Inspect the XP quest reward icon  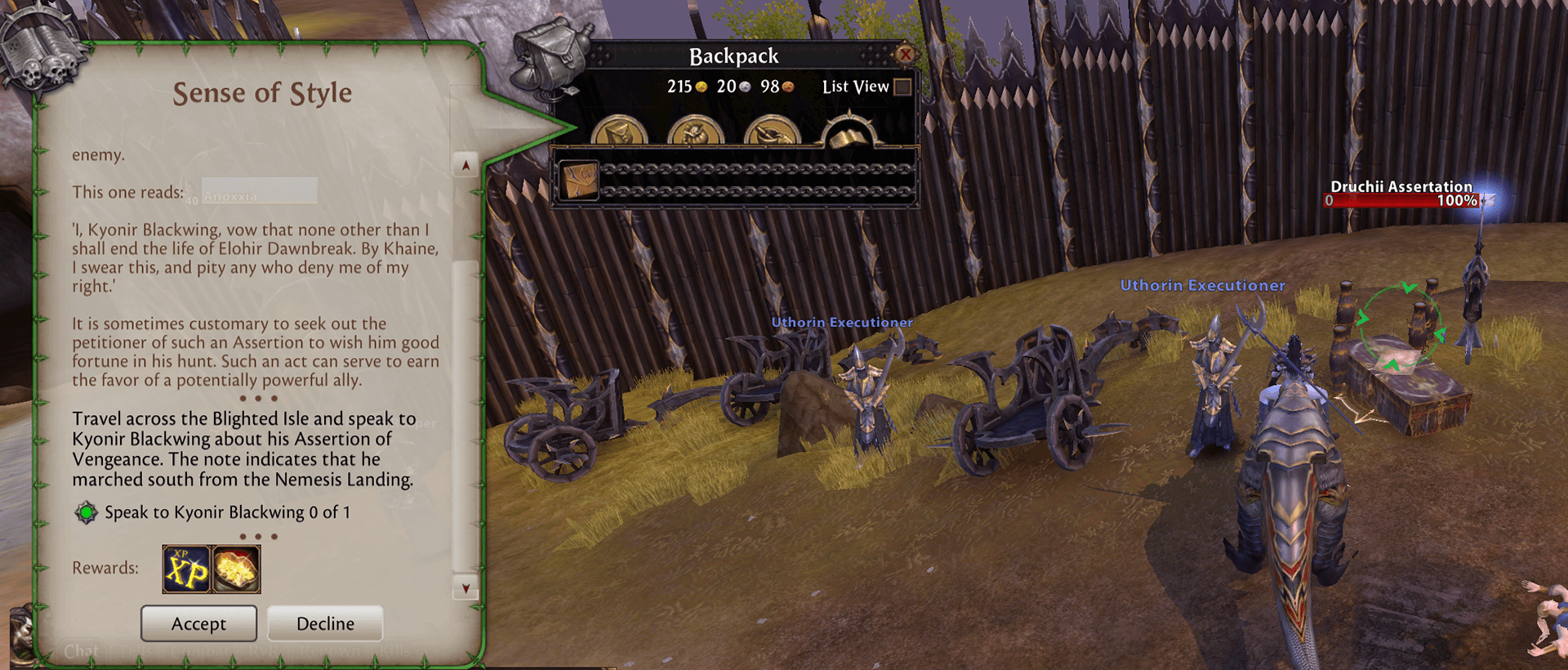pos(186,569)
